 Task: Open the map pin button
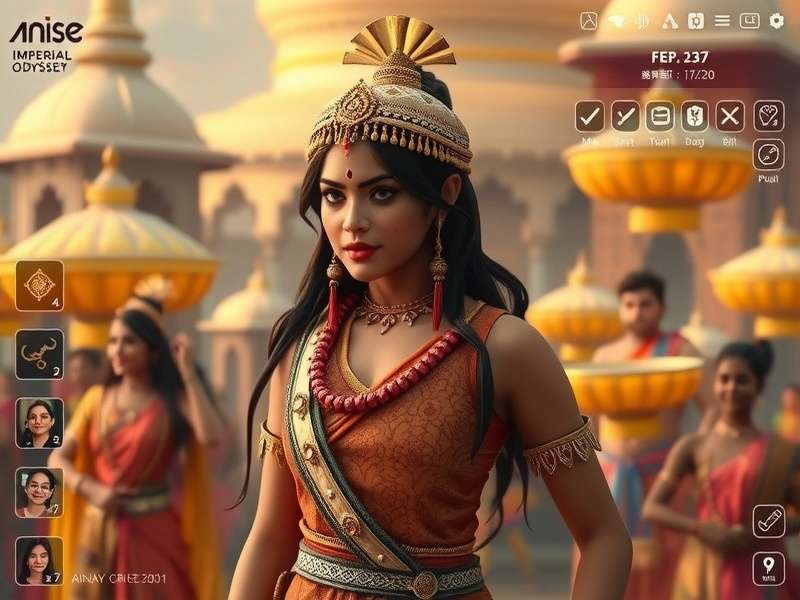(768, 568)
